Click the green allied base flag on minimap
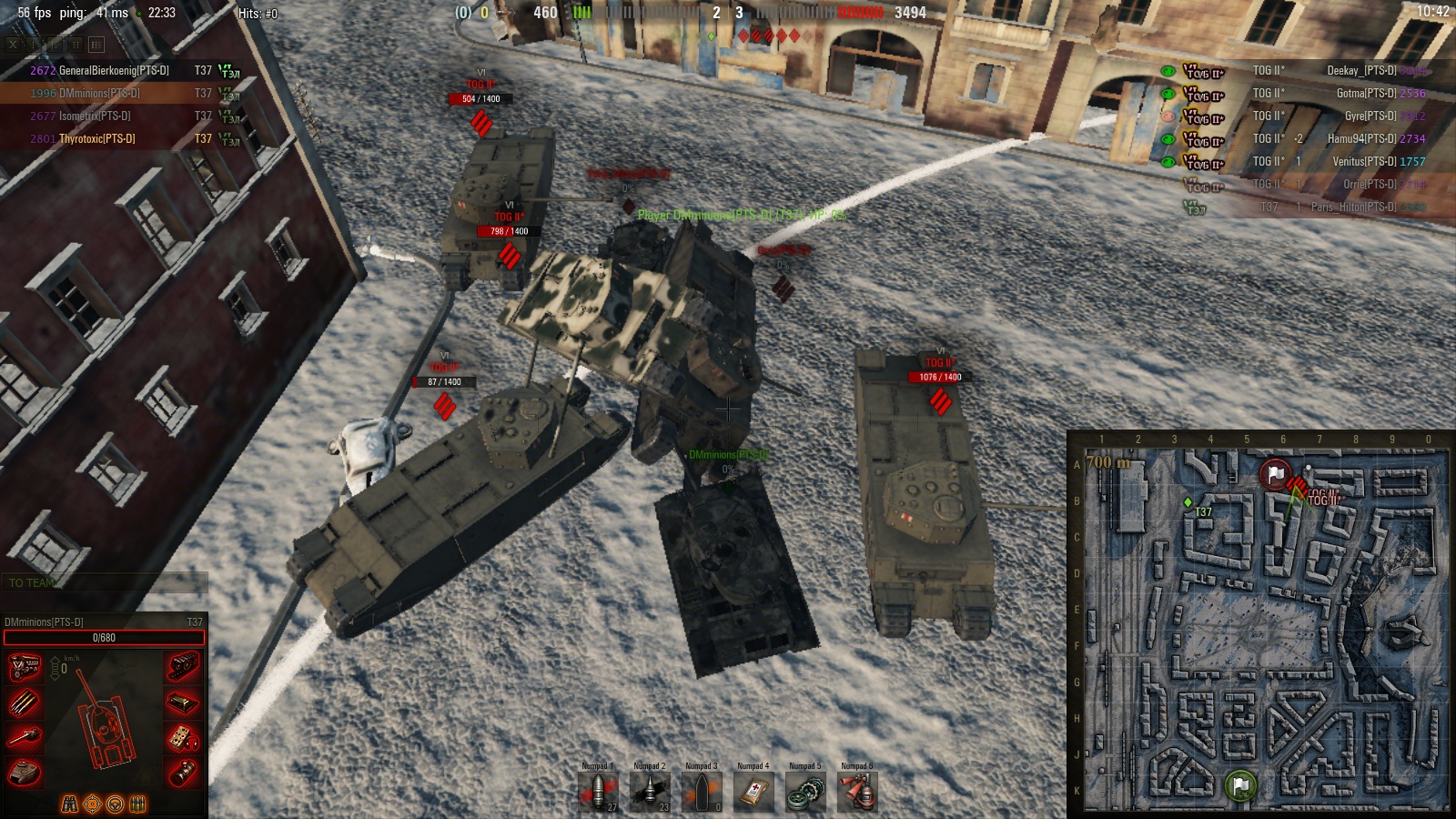 coord(1240,784)
